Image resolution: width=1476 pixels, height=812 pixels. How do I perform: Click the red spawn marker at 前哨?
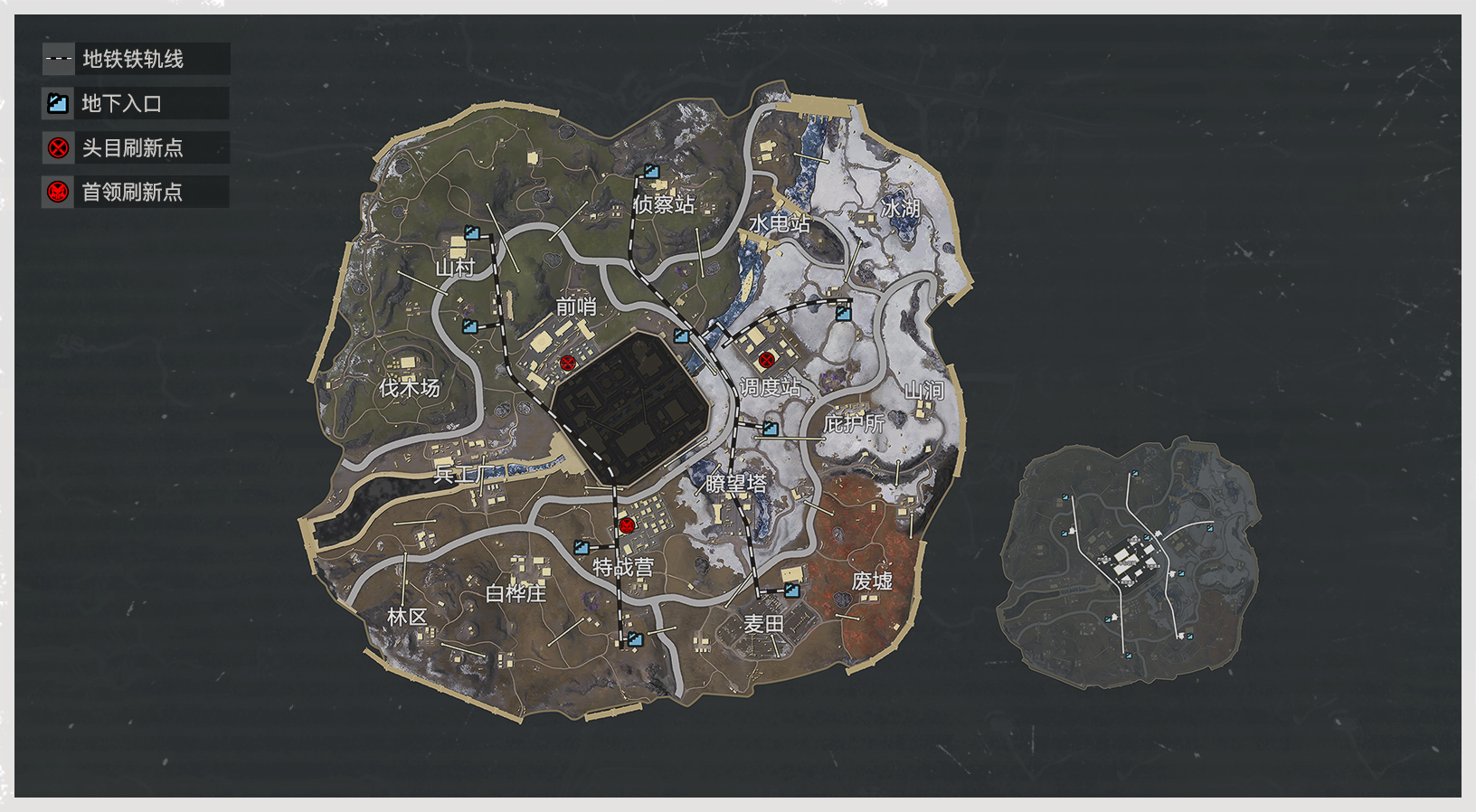568,364
